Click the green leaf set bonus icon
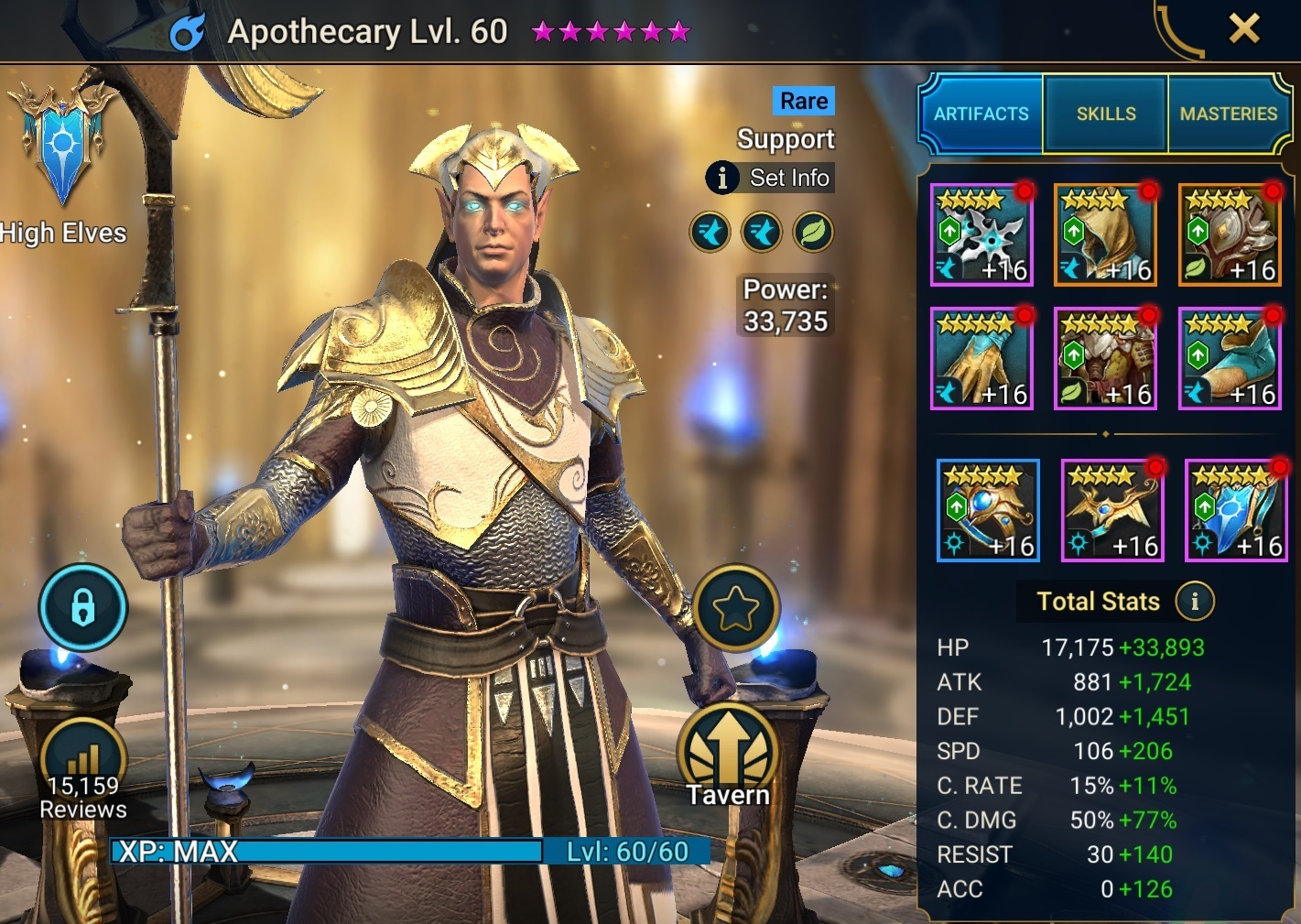This screenshot has width=1301, height=924. 813,231
